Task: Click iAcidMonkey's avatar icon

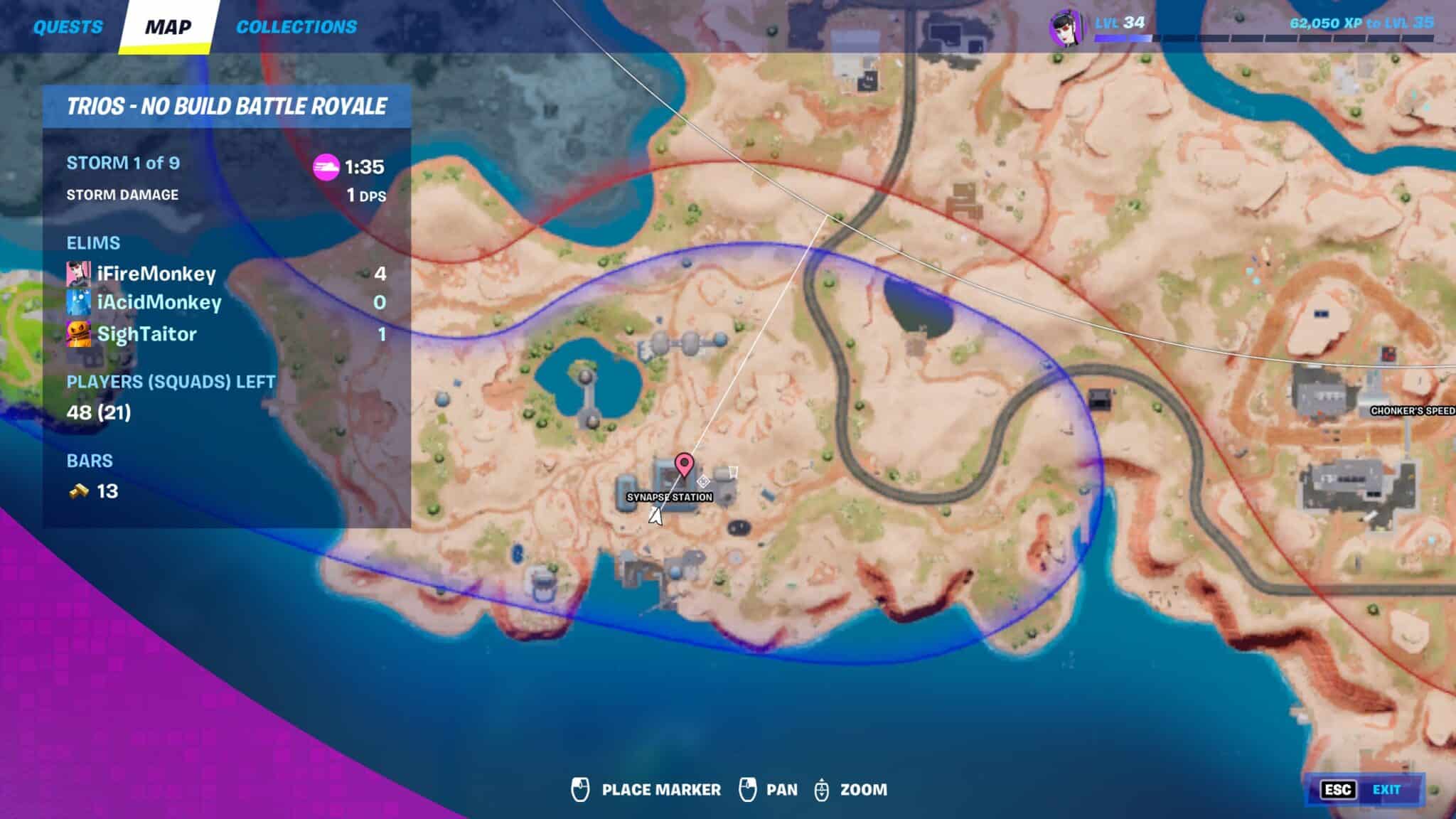Action: point(78,302)
